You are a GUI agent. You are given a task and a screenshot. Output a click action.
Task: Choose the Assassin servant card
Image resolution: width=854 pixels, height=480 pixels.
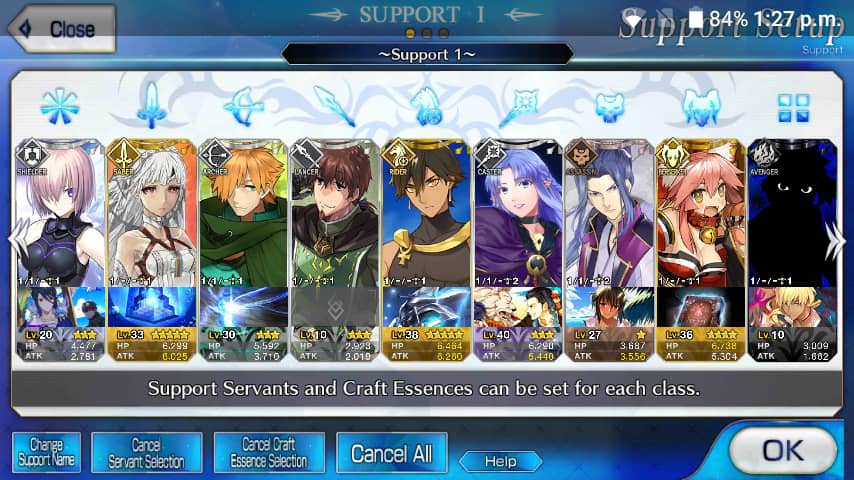[x=610, y=215]
